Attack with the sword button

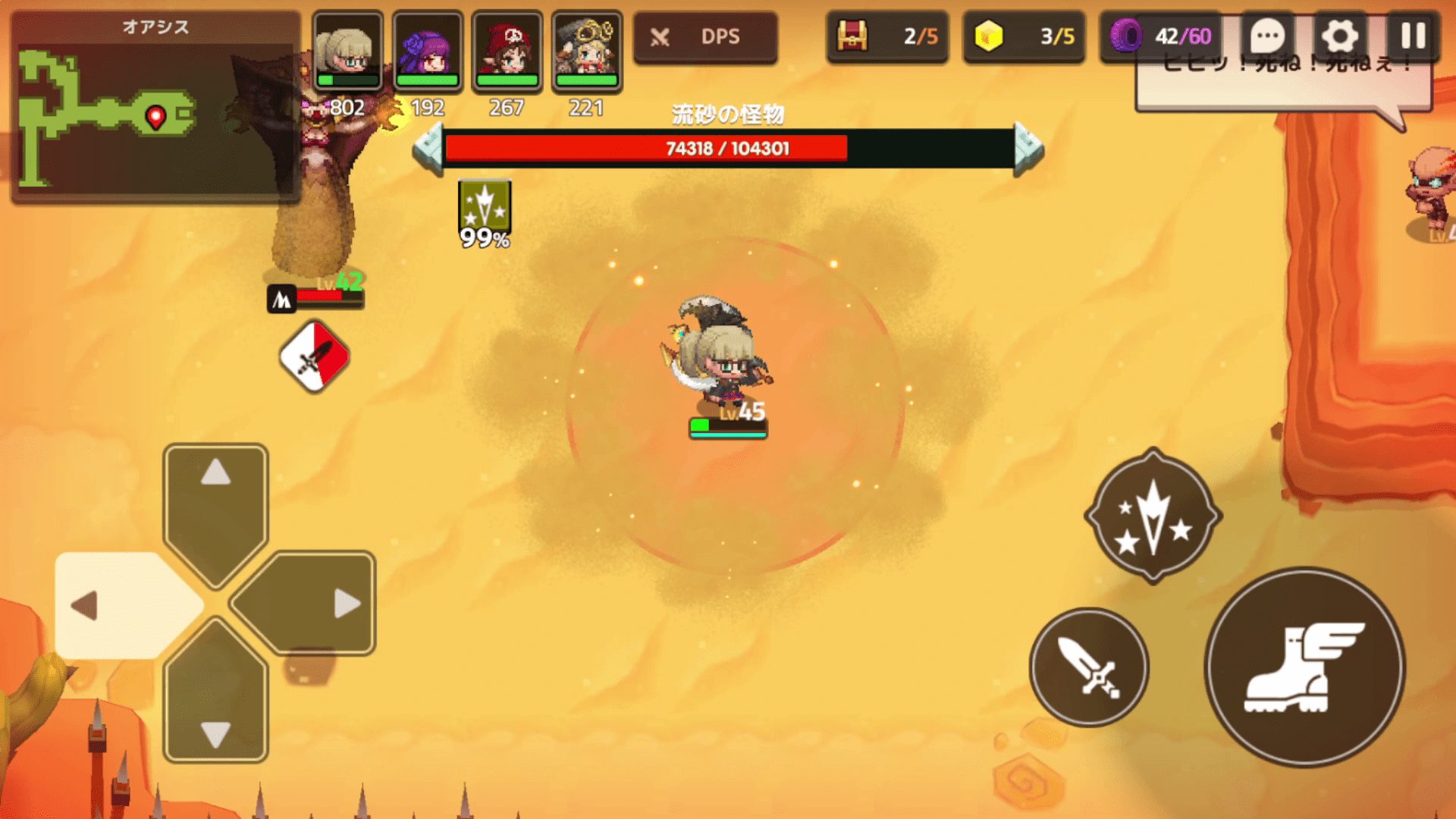pos(1089,667)
